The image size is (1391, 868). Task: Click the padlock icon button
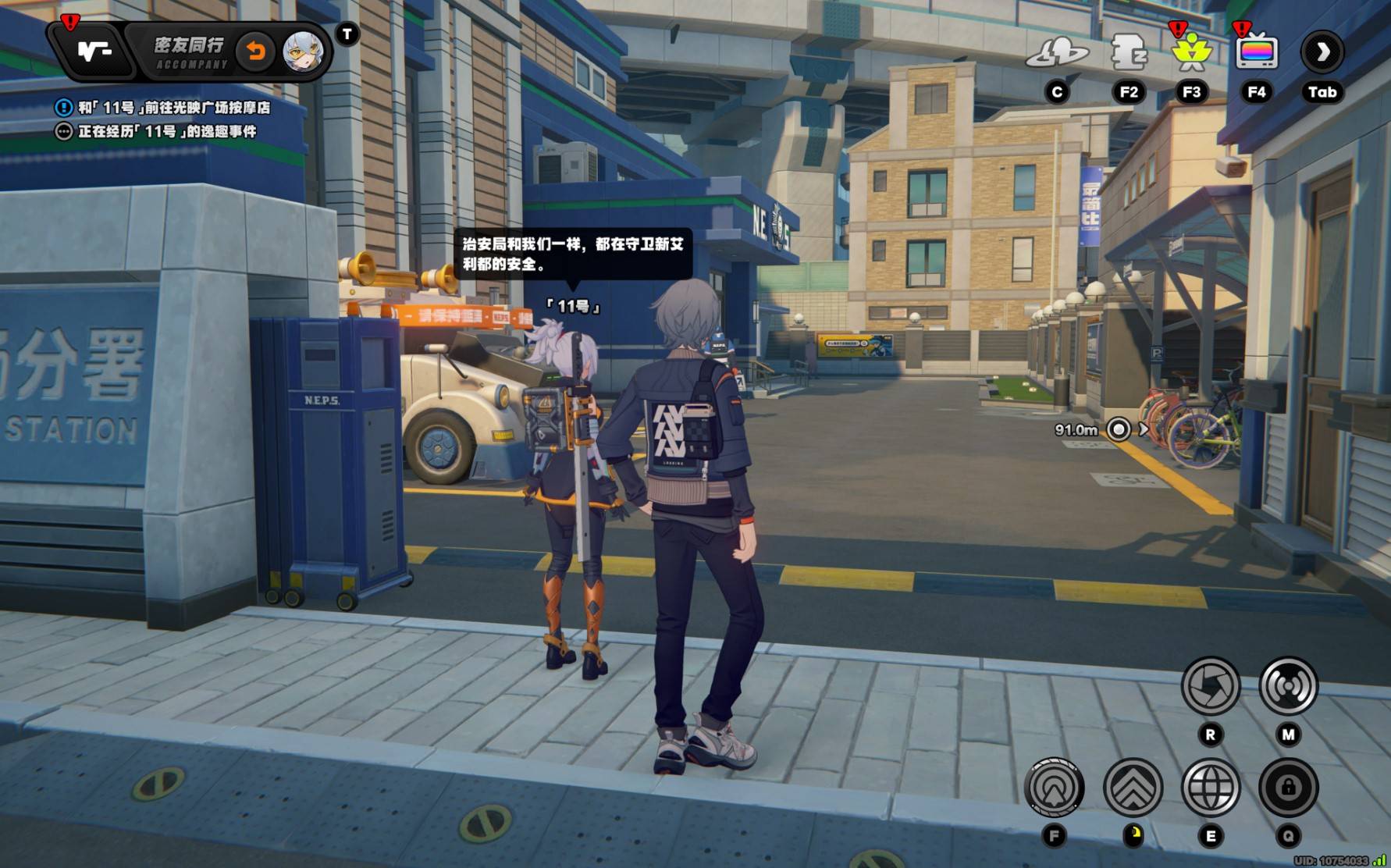pyautogui.click(x=1288, y=787)
